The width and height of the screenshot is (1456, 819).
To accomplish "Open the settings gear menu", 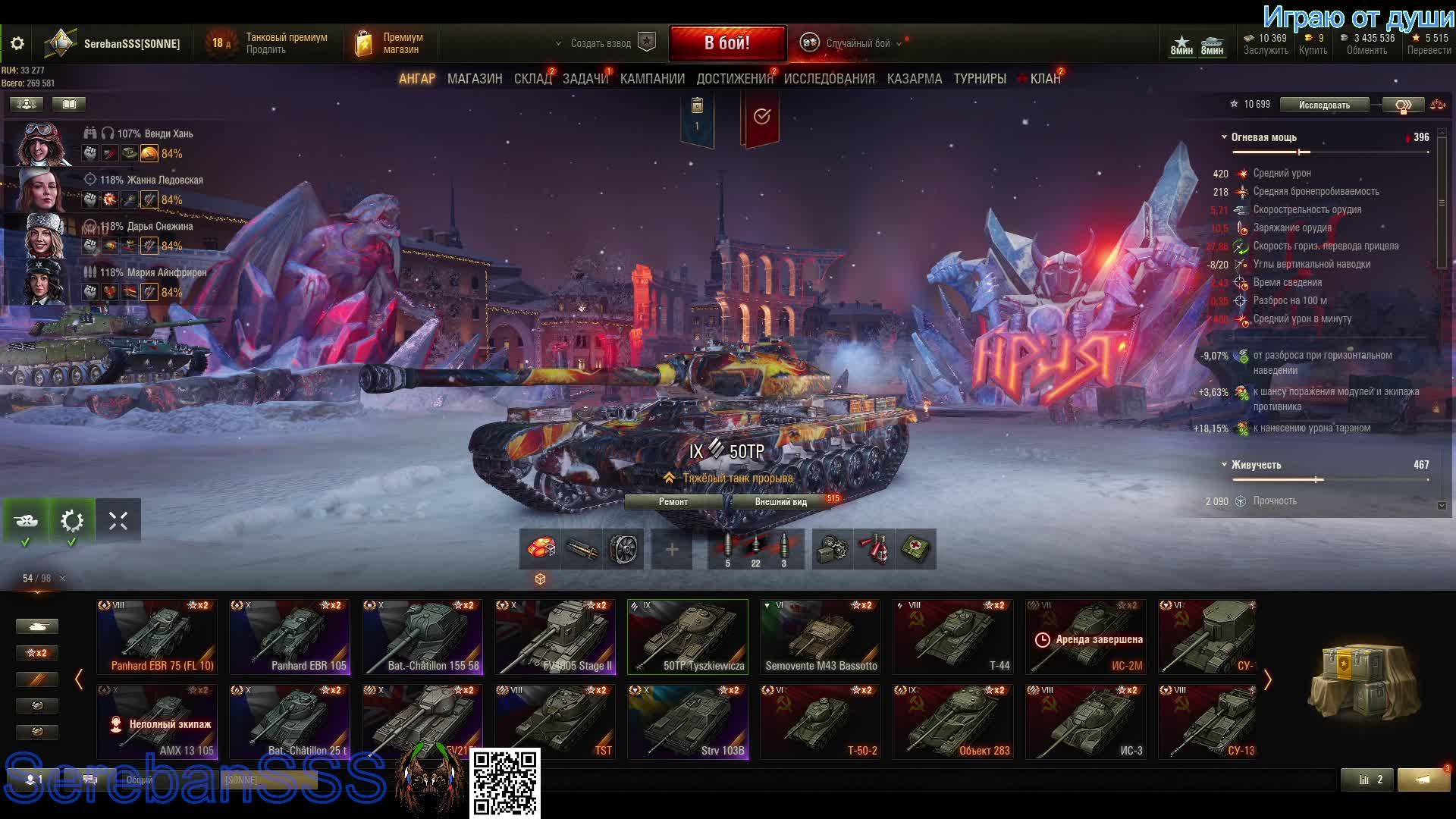I will pos(17,44).
